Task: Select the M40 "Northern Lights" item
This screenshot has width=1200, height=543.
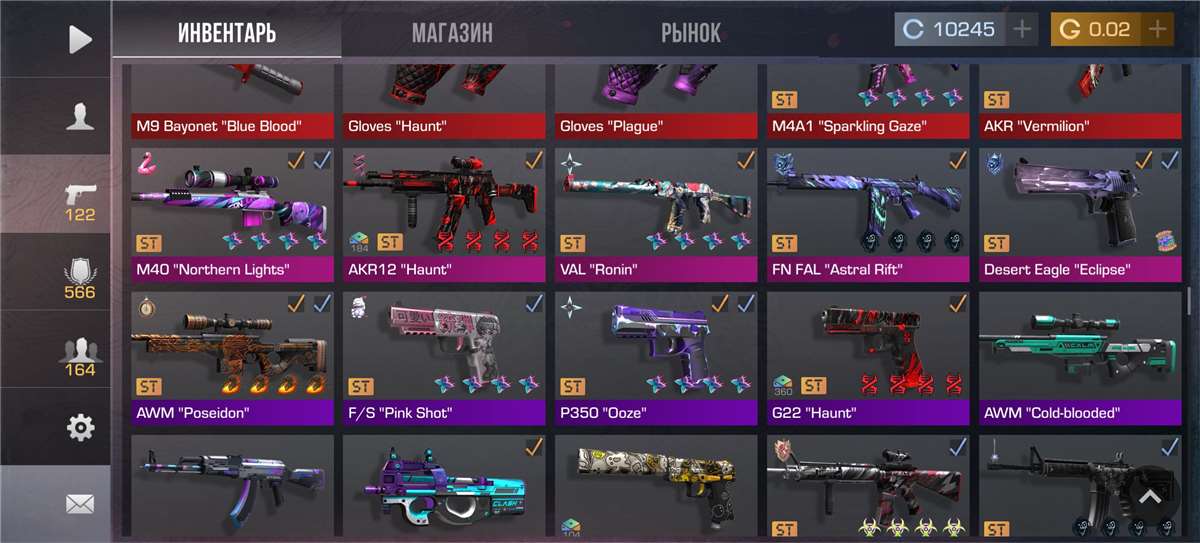Action: [x=233, y=212]
